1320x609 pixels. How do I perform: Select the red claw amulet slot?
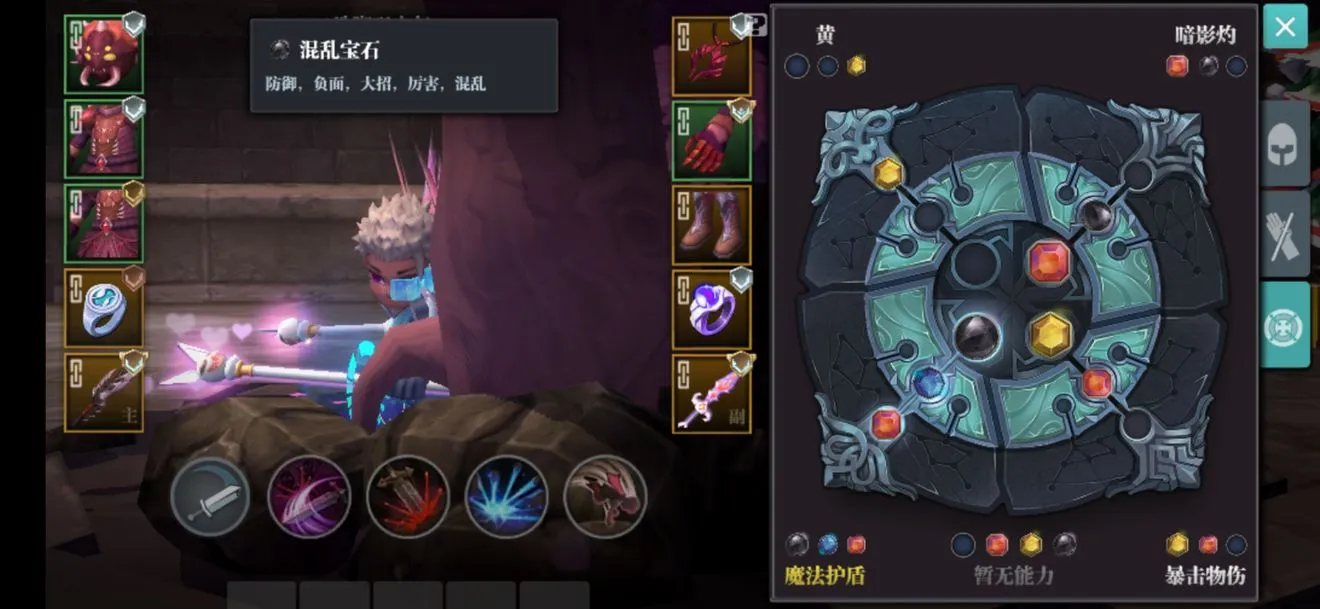[x=711, y=55]
